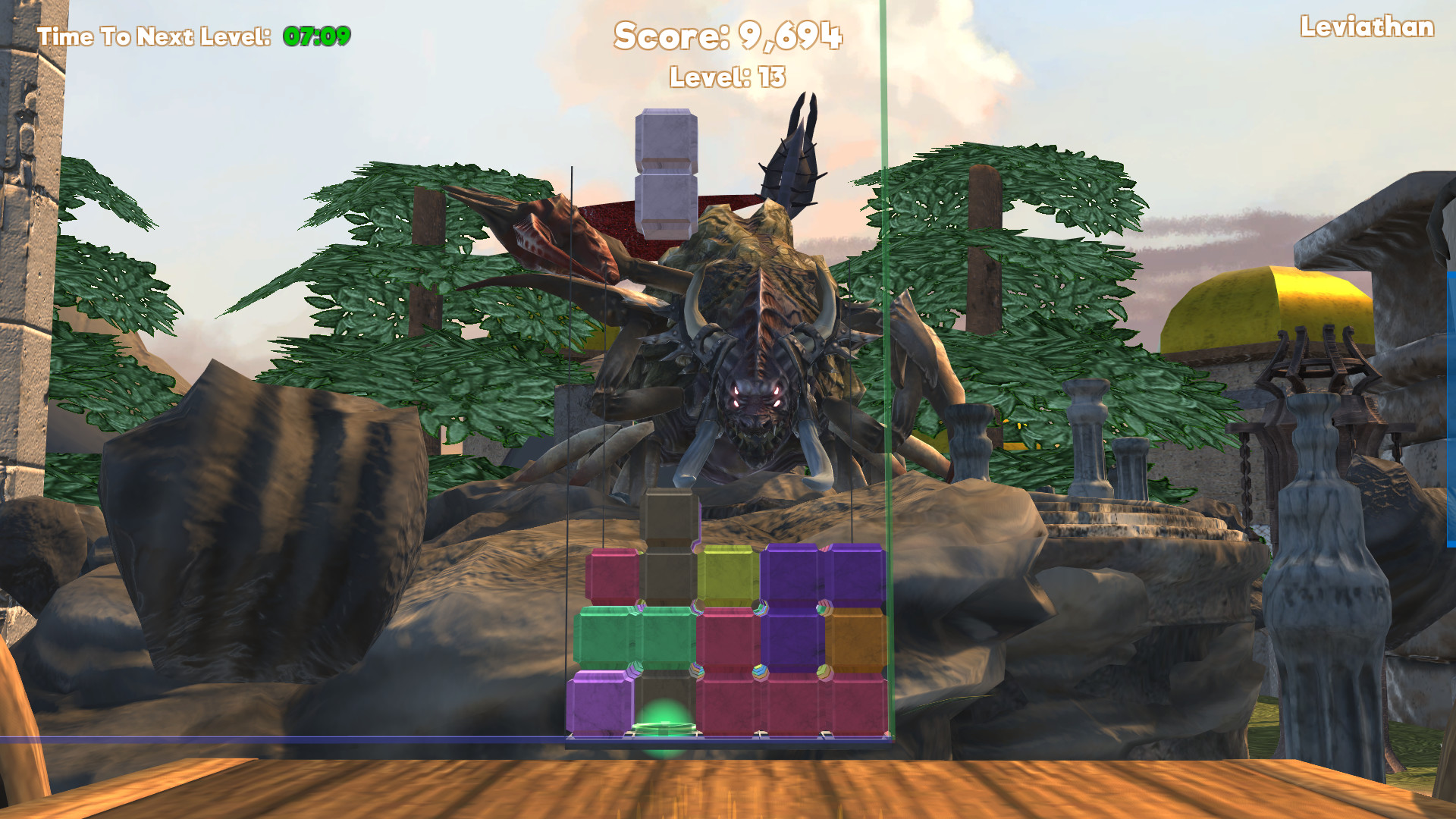The image size is (1456, 819).
Task: Click the Level: 13 indicator
Action: tap(728, 76)
